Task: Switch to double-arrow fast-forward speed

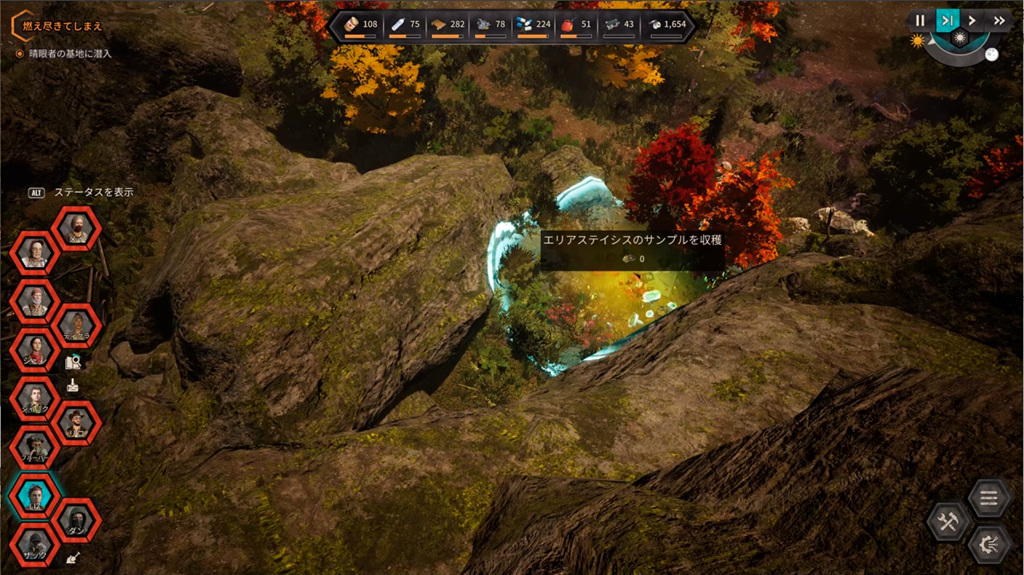Action: point(998,20)
